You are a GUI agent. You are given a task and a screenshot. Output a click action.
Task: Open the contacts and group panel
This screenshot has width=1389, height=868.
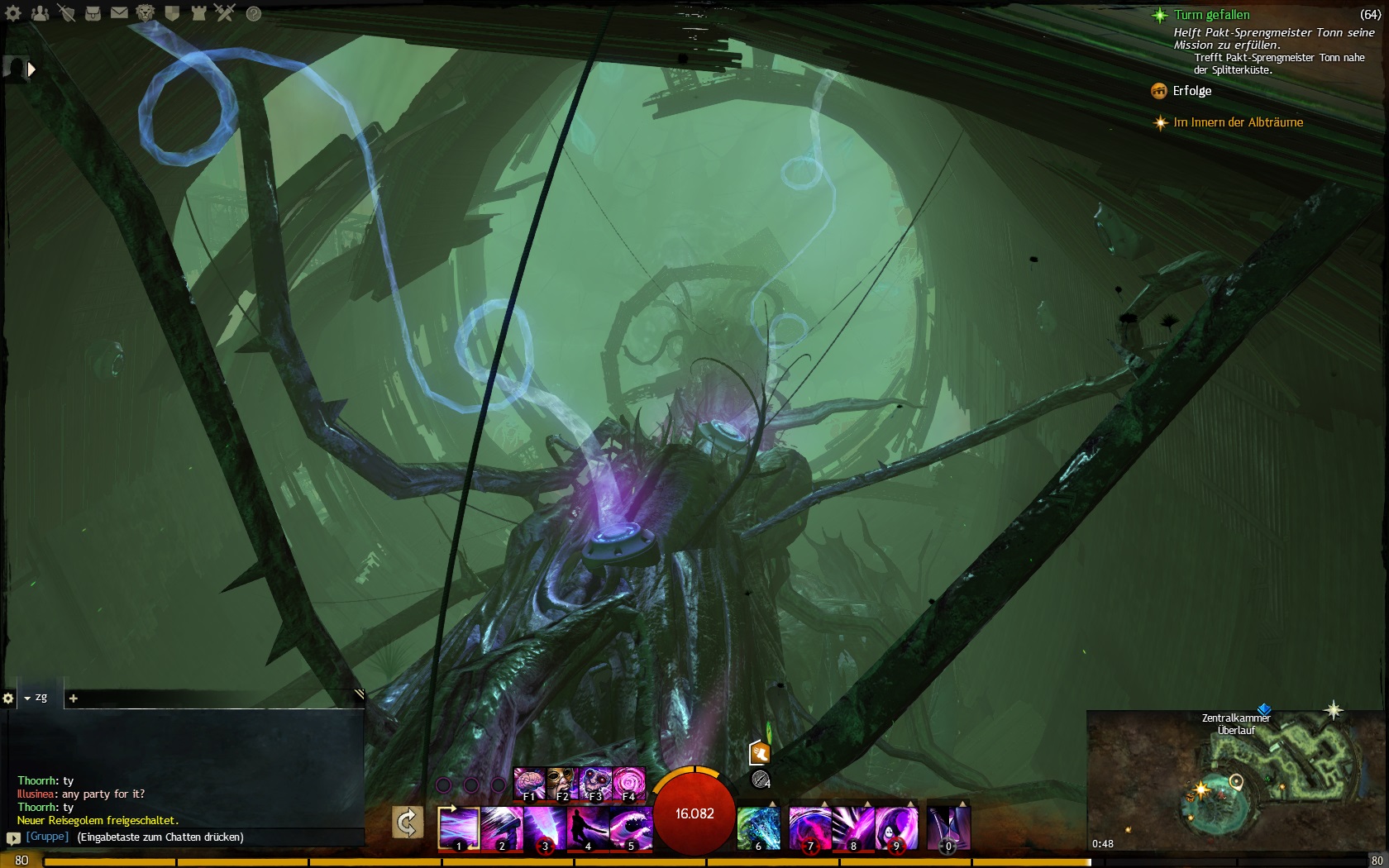tap(40, 13)
